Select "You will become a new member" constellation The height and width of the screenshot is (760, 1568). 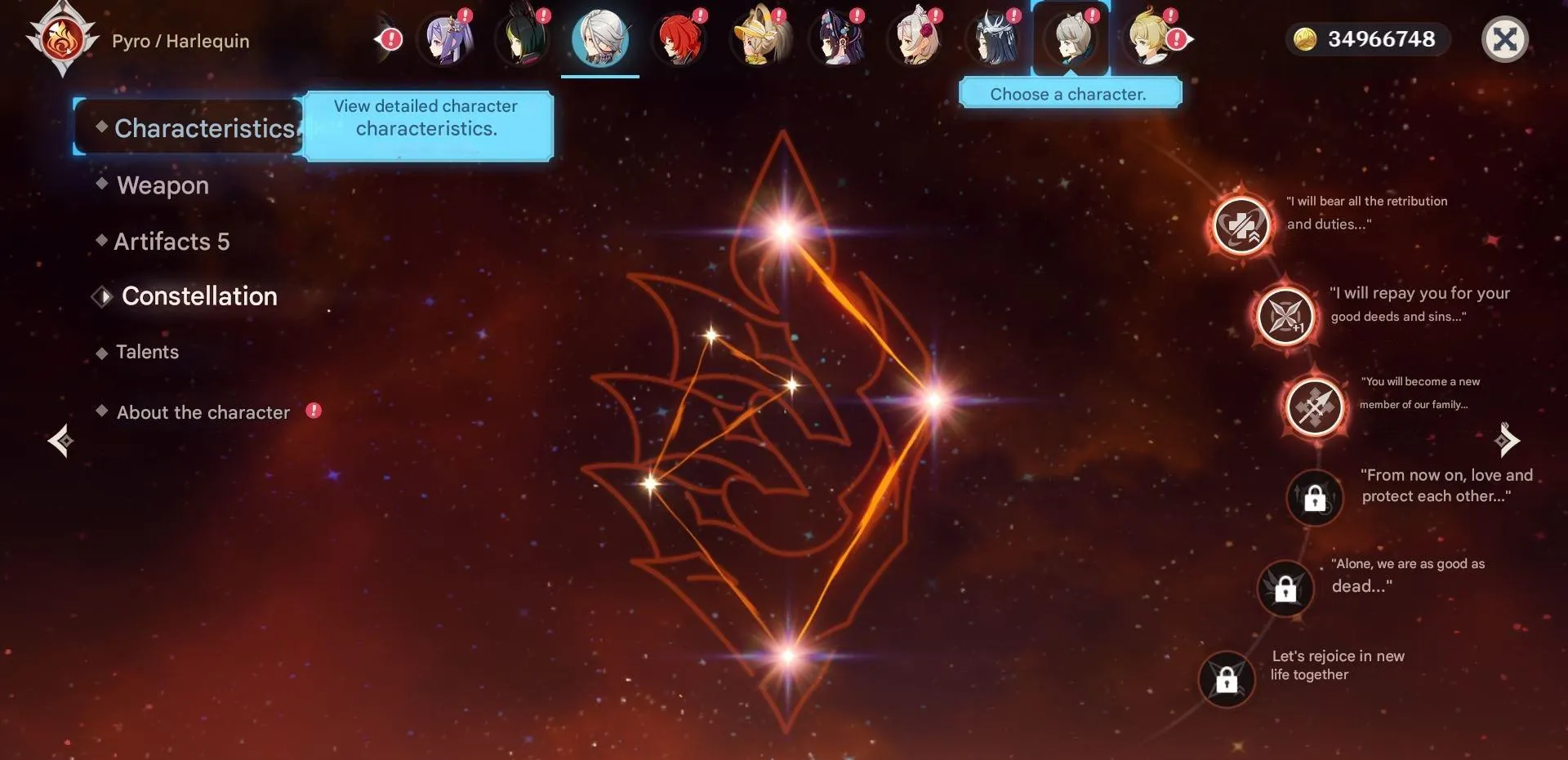tap(1314, 407)
